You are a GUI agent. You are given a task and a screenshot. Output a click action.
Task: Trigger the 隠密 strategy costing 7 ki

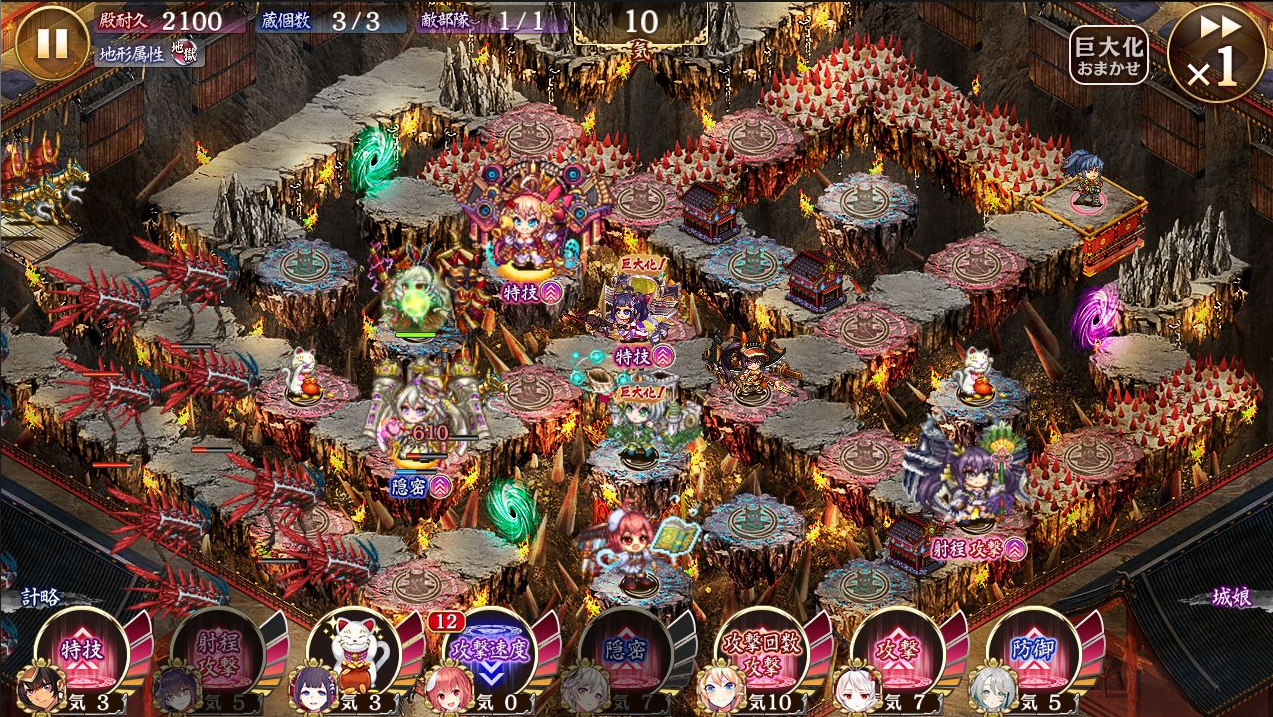coord(625,651)
